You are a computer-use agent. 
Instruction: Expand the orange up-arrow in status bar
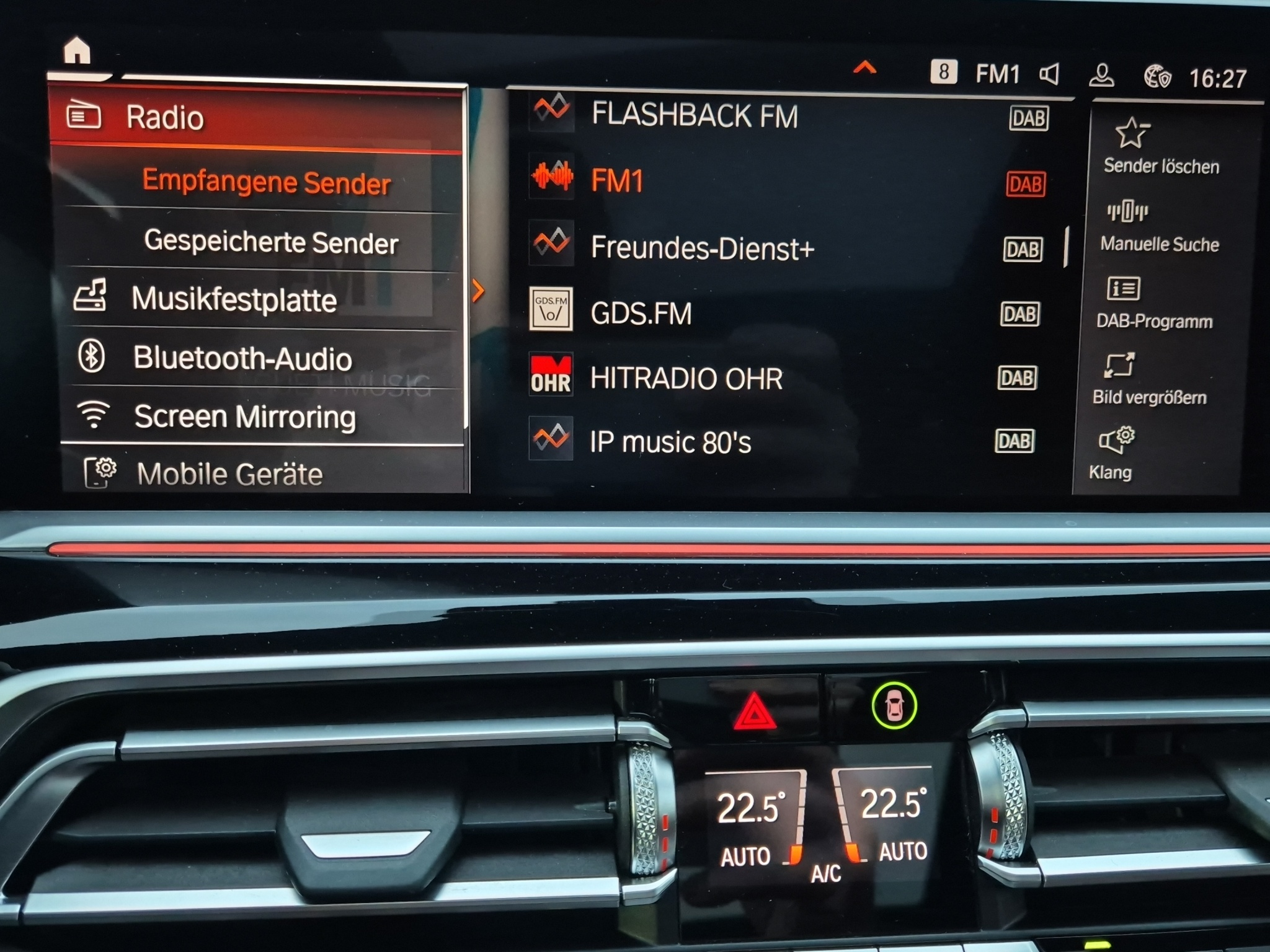pos(864,68)
